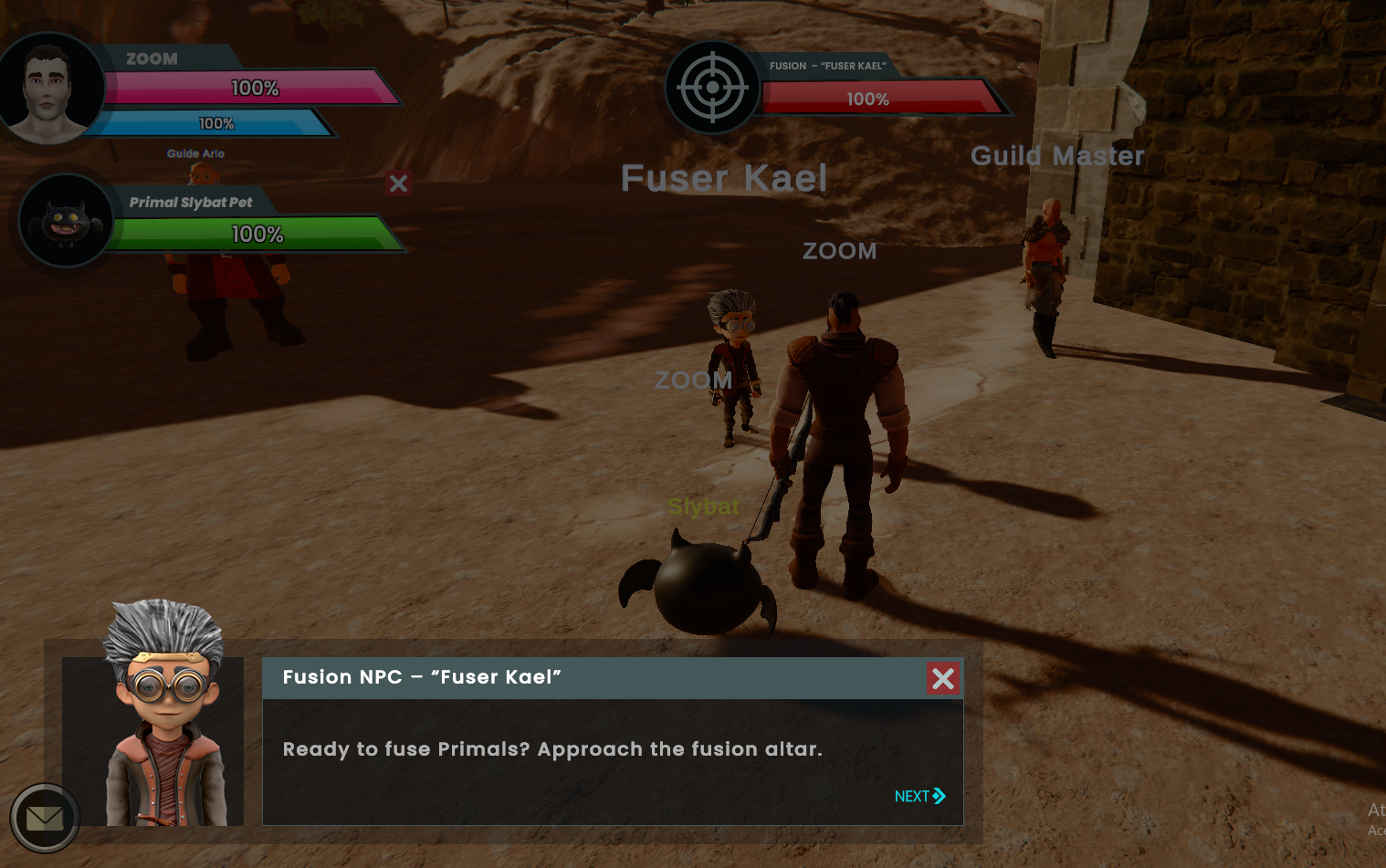The height and width of the screenshot is (868, 1386).
Task: Click the Guide Arlo label
Action: [194, 153]
